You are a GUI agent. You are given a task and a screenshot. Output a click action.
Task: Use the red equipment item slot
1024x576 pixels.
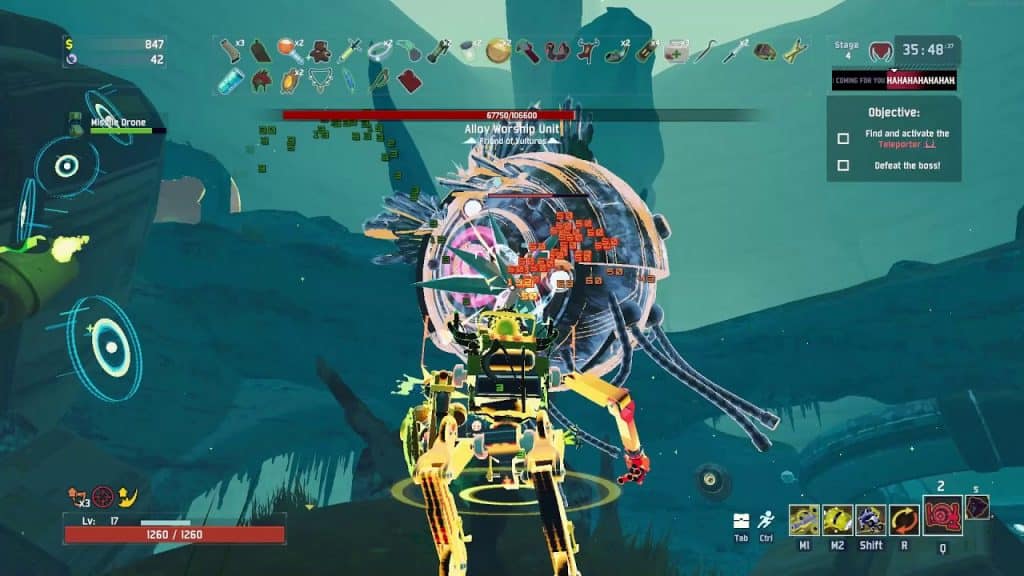[x=942, y=516]
